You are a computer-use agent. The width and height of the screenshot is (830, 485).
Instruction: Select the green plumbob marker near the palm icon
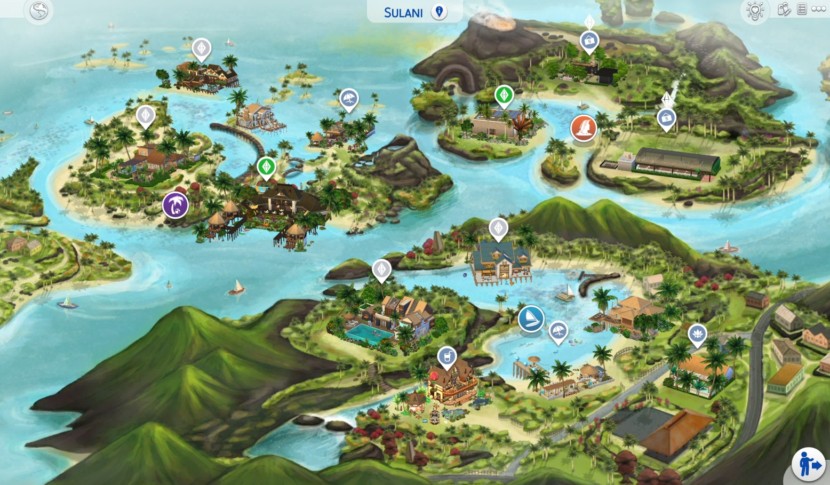click(x=265, y=166)
